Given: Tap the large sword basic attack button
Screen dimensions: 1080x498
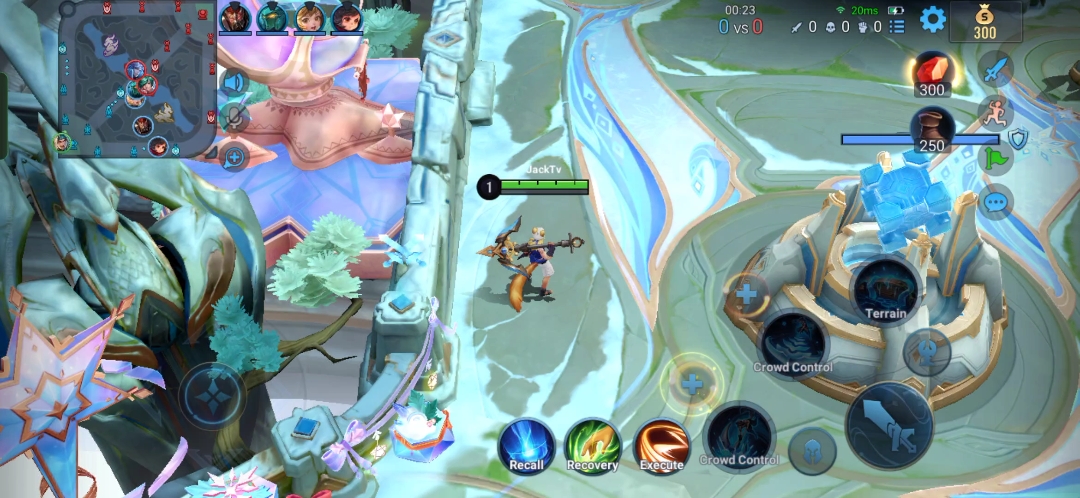Looking at the screenshot, I should 889,425.
